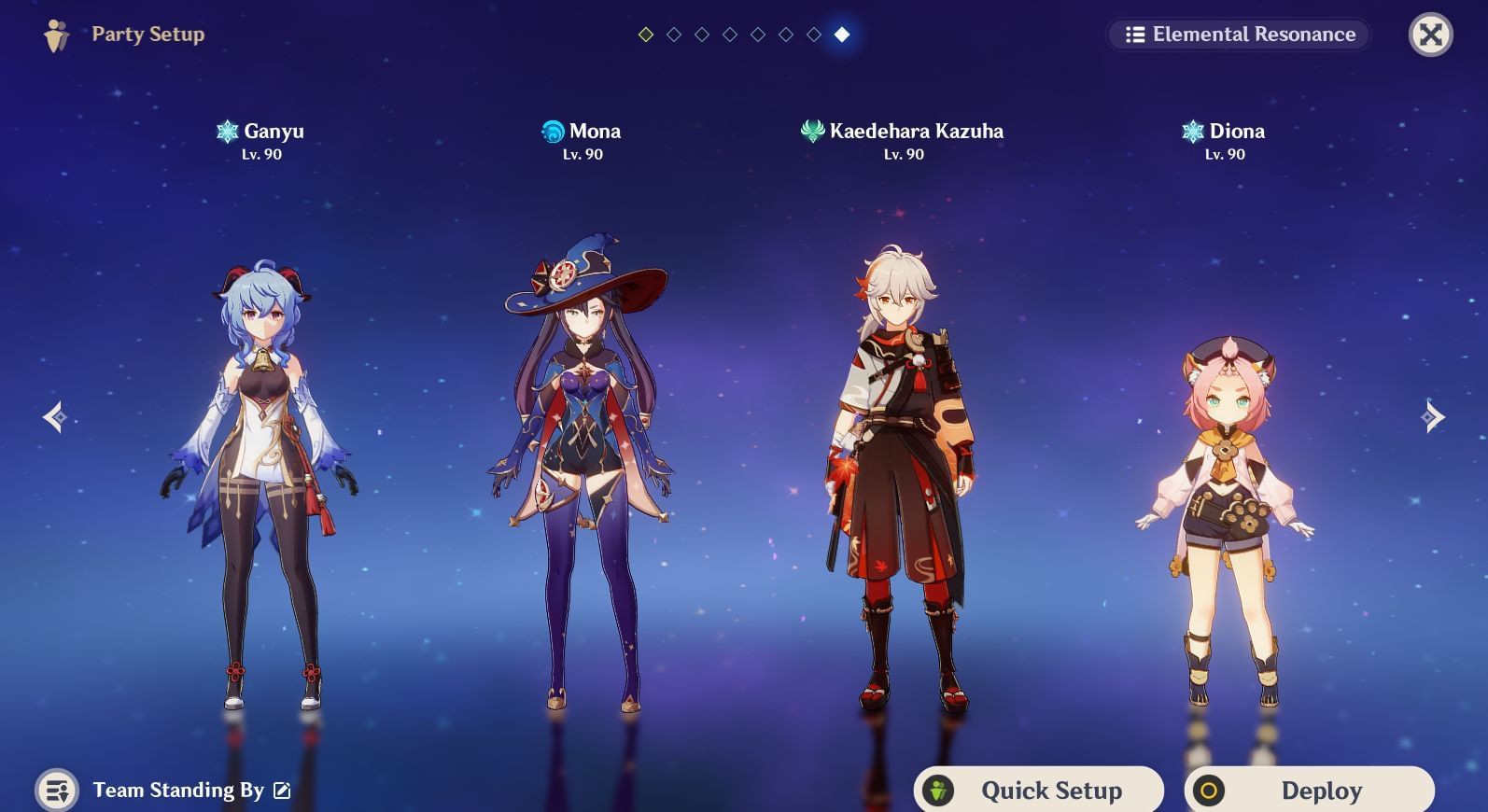
Task: Select Mona's party slot
Action: [x=583, y=467]
